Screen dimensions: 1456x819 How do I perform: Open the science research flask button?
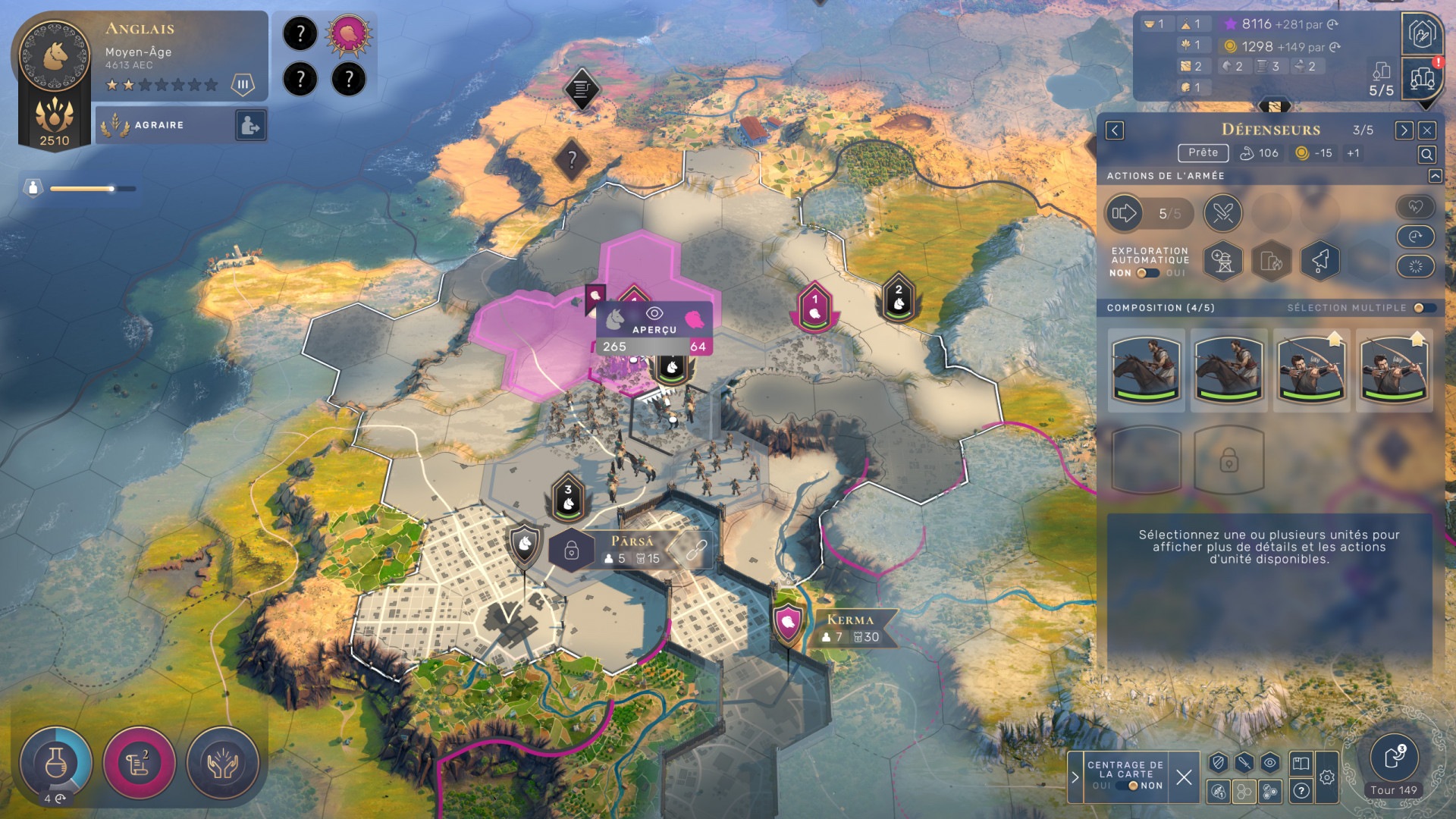pos(56,764)
